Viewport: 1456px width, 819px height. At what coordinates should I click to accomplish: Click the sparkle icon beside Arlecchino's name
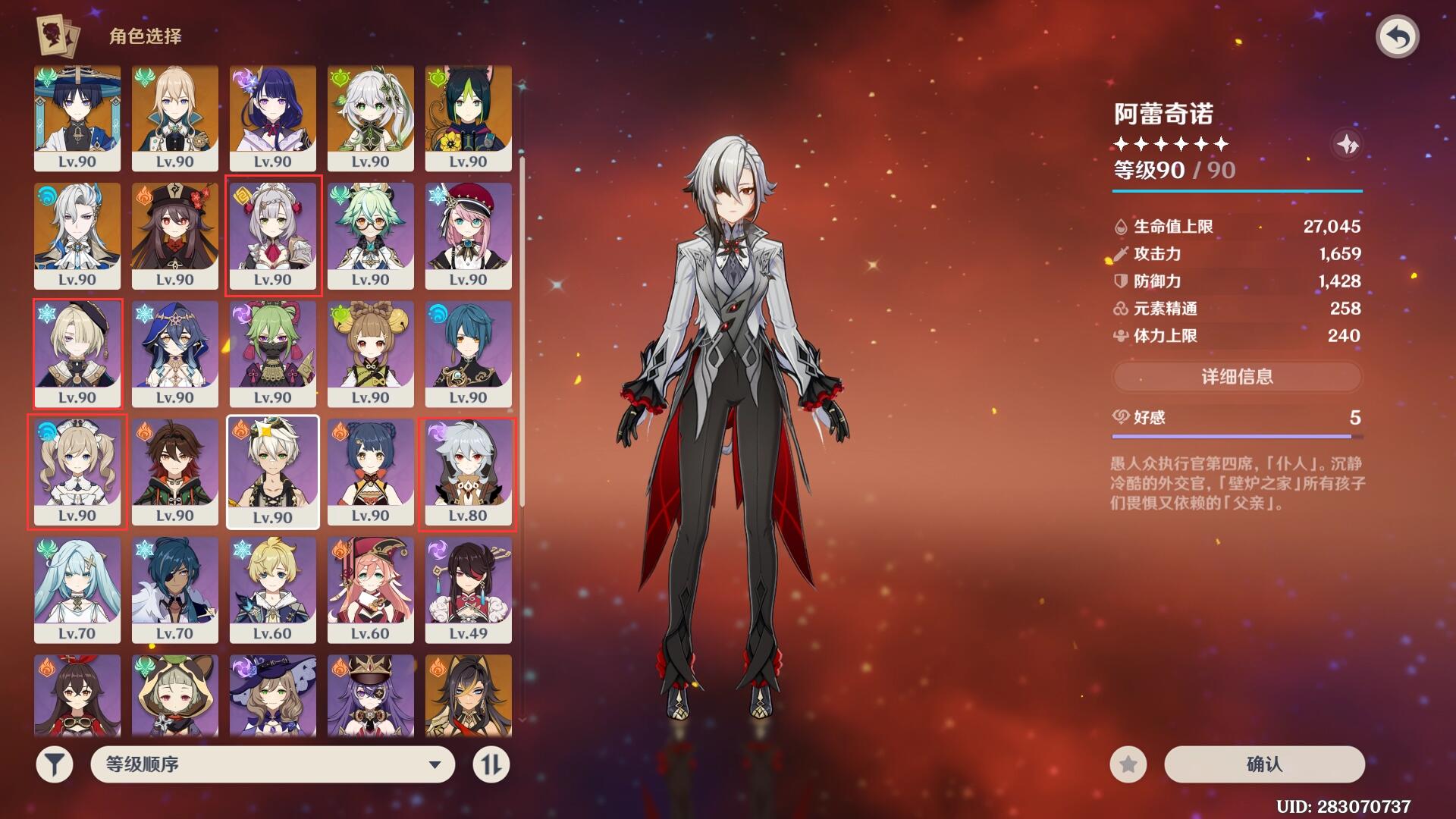1347,144
